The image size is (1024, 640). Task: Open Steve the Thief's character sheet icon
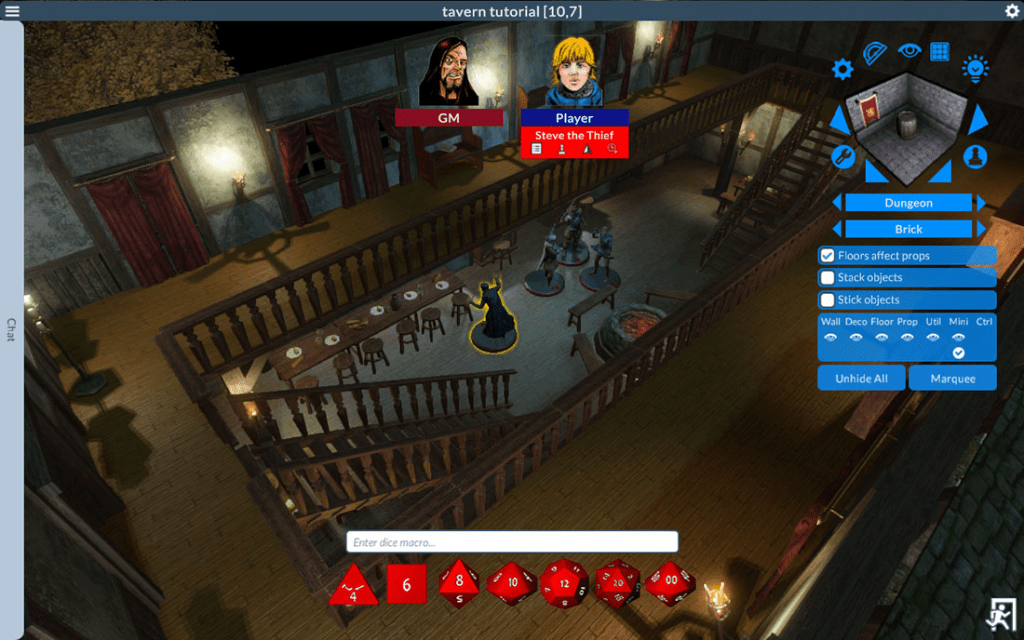pos(537,149)
